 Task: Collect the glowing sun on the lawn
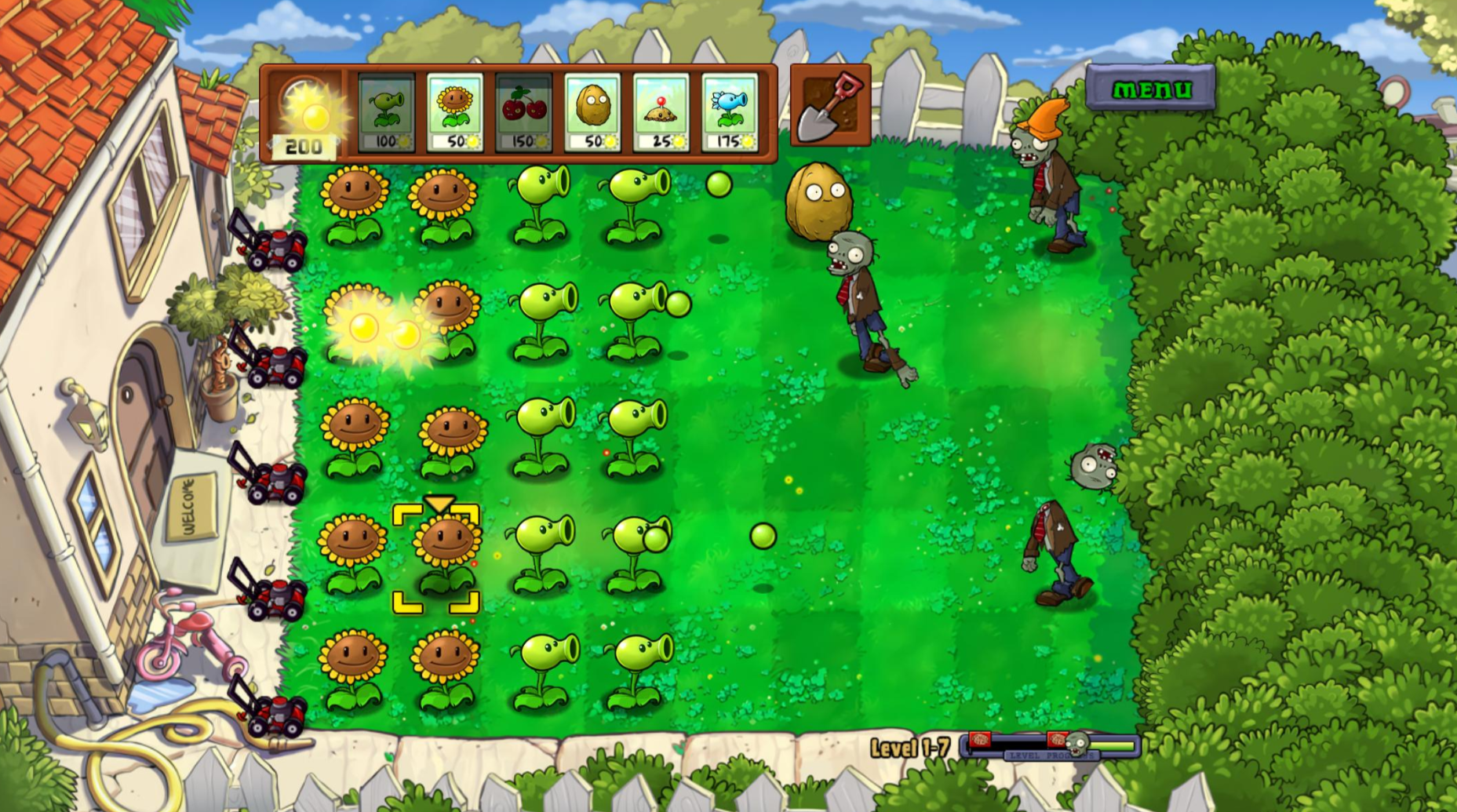[365, 327]
